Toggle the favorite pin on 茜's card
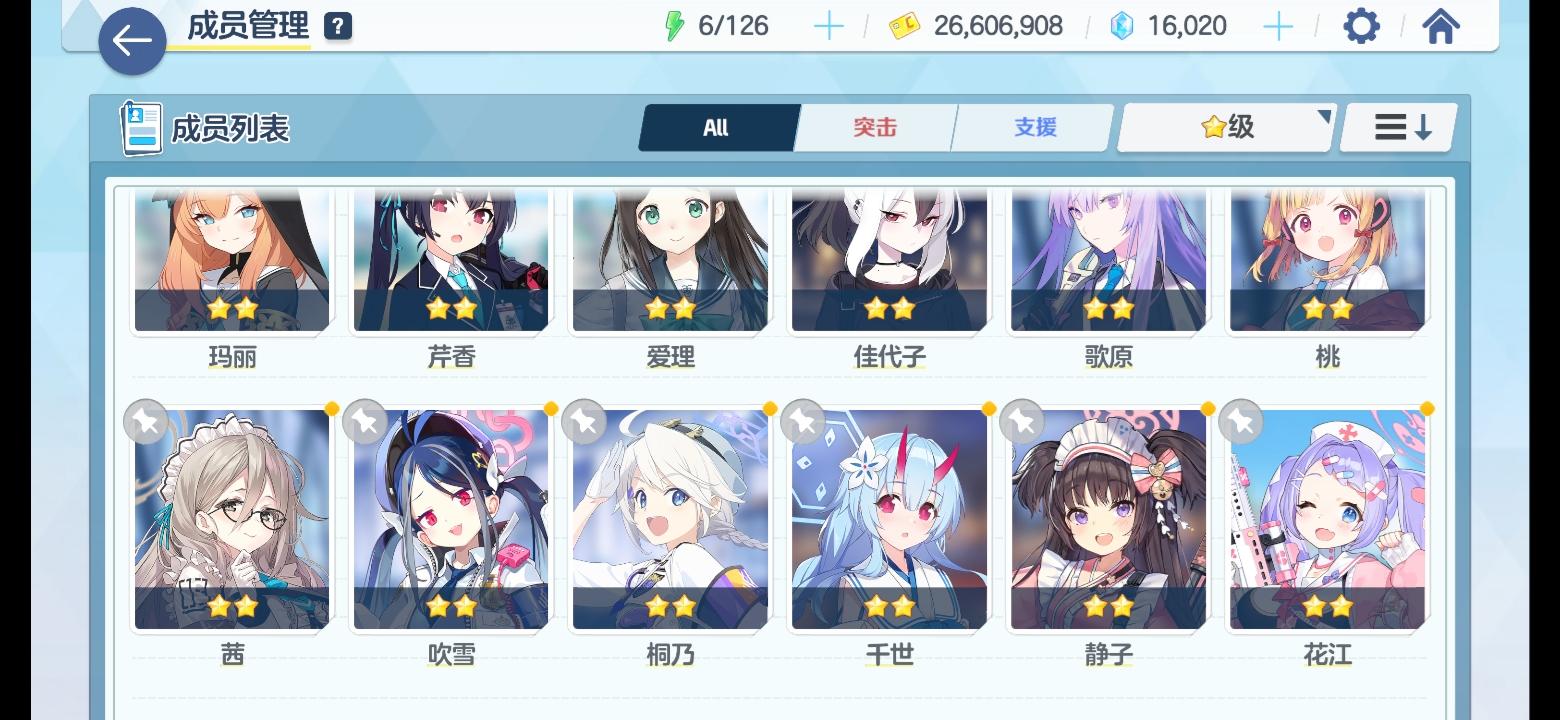Screen dimensions: 1560x720 [x=145, y=421]
